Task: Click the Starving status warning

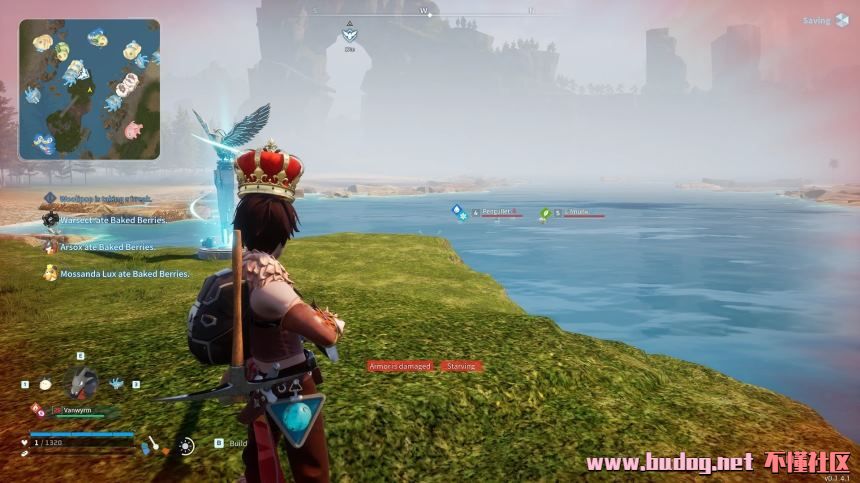Action: (x=461, y=366)
